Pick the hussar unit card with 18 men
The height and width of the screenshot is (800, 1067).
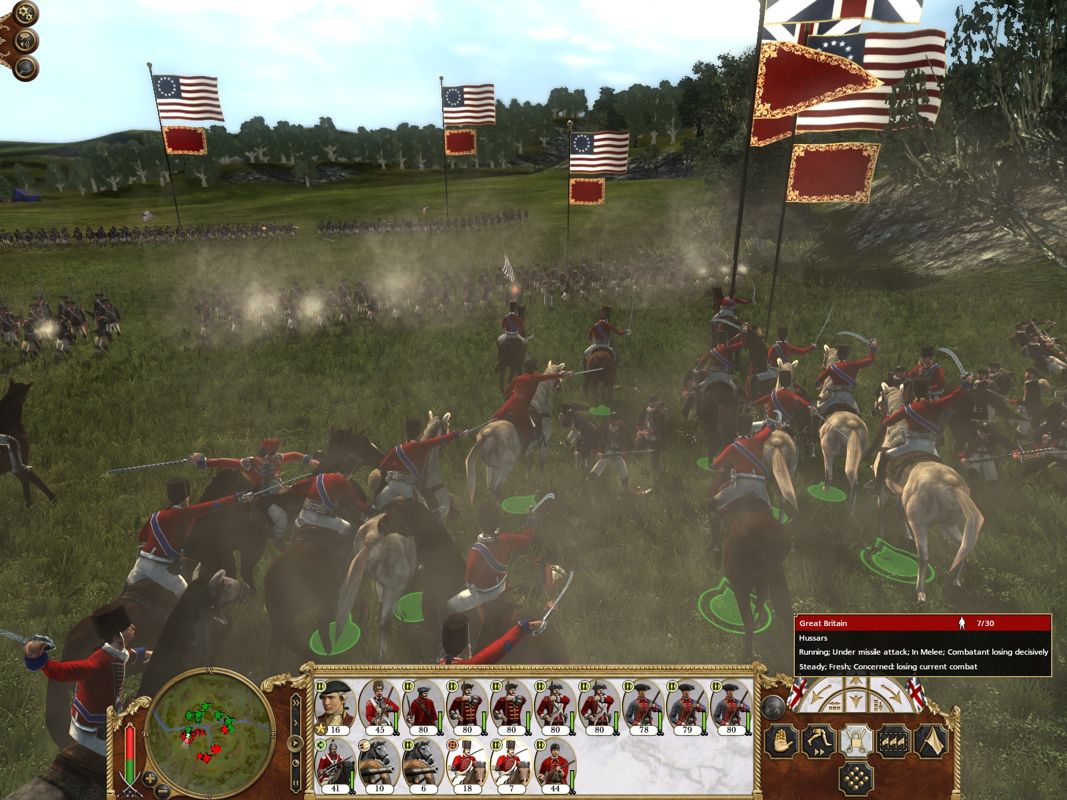tap(467, 764)
